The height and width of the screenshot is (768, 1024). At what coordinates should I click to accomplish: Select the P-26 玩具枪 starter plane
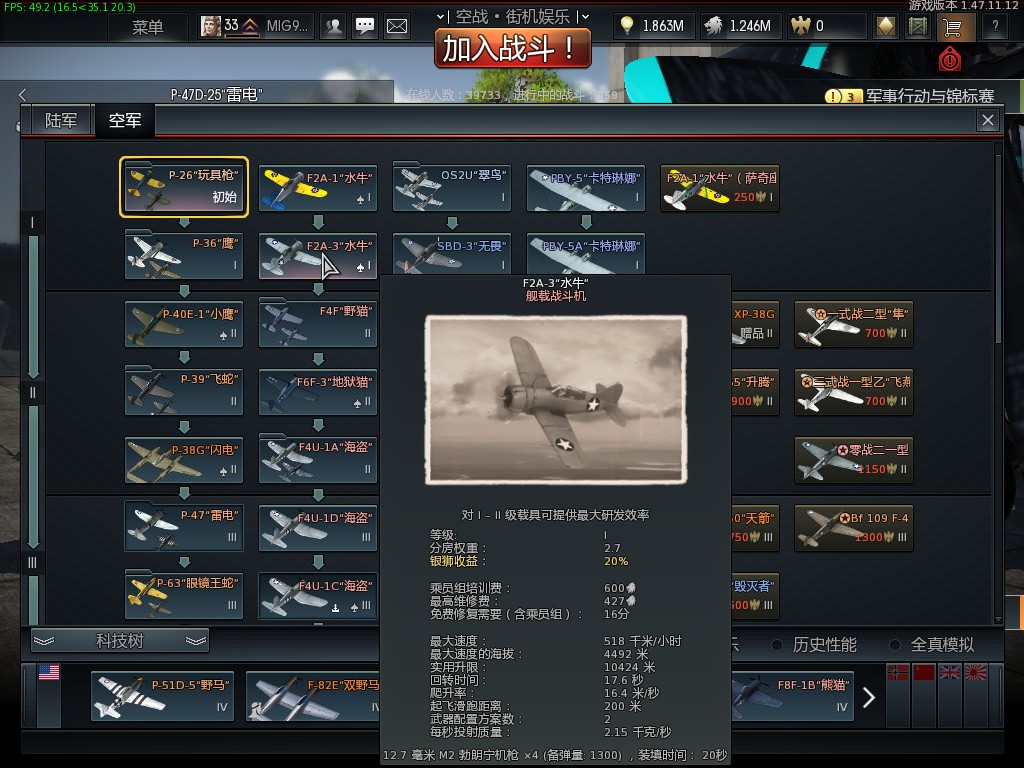[184, 187]
